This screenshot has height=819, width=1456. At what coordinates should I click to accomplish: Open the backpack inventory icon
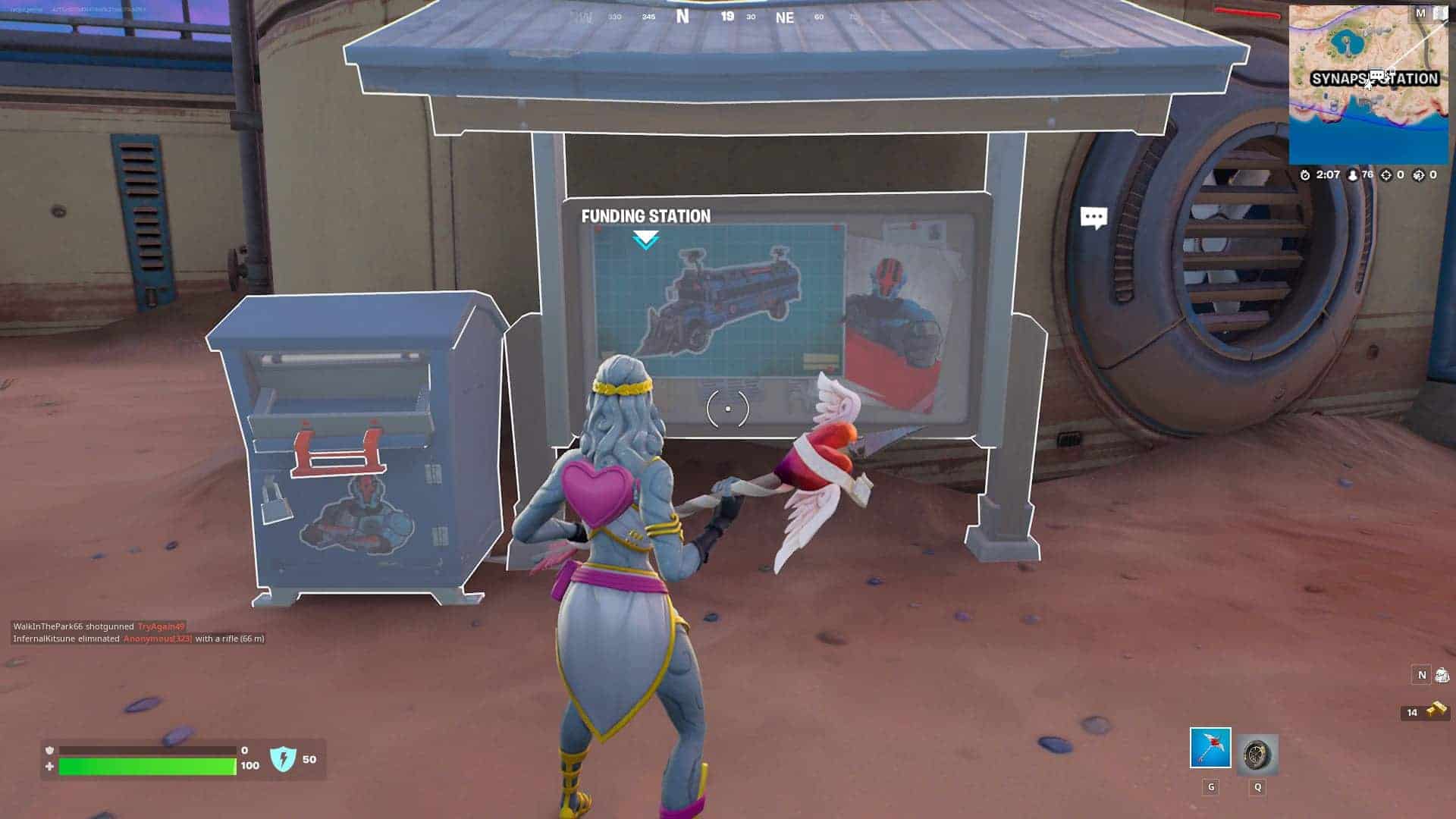tap(1442, 675)
